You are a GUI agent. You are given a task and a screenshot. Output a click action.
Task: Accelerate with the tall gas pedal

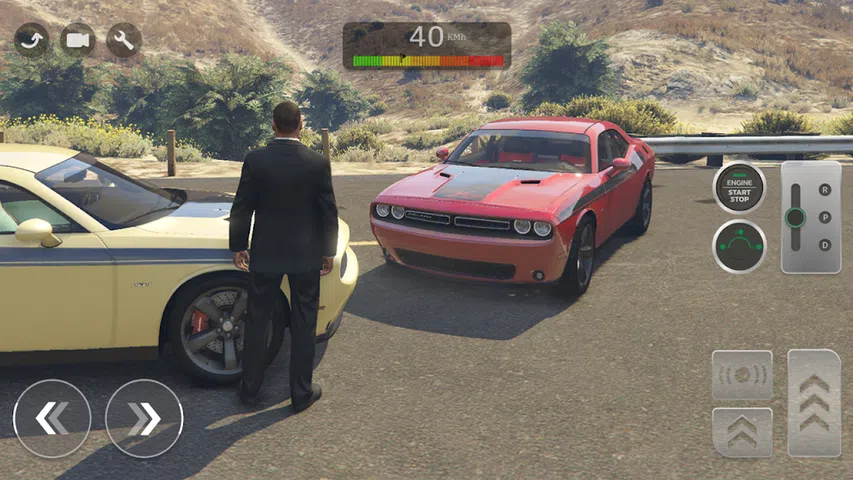pos(814,403)
